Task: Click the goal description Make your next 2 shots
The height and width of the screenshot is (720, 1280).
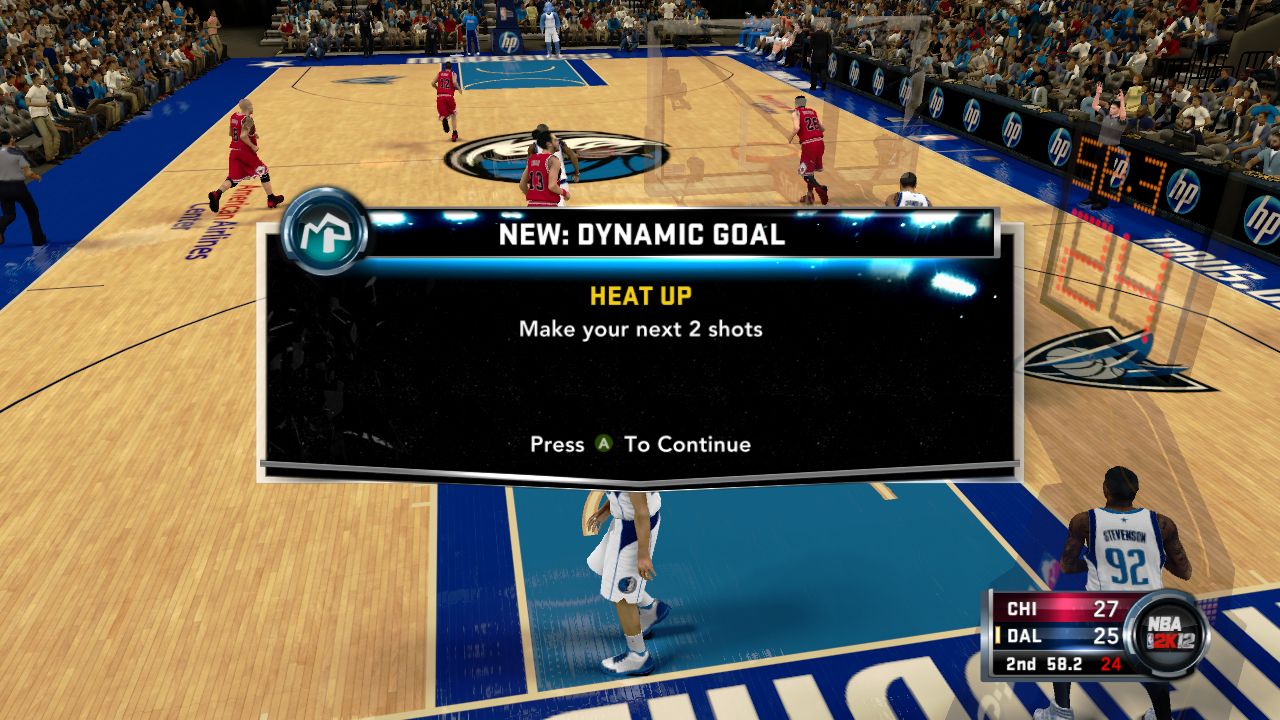Action: [639, 328]
